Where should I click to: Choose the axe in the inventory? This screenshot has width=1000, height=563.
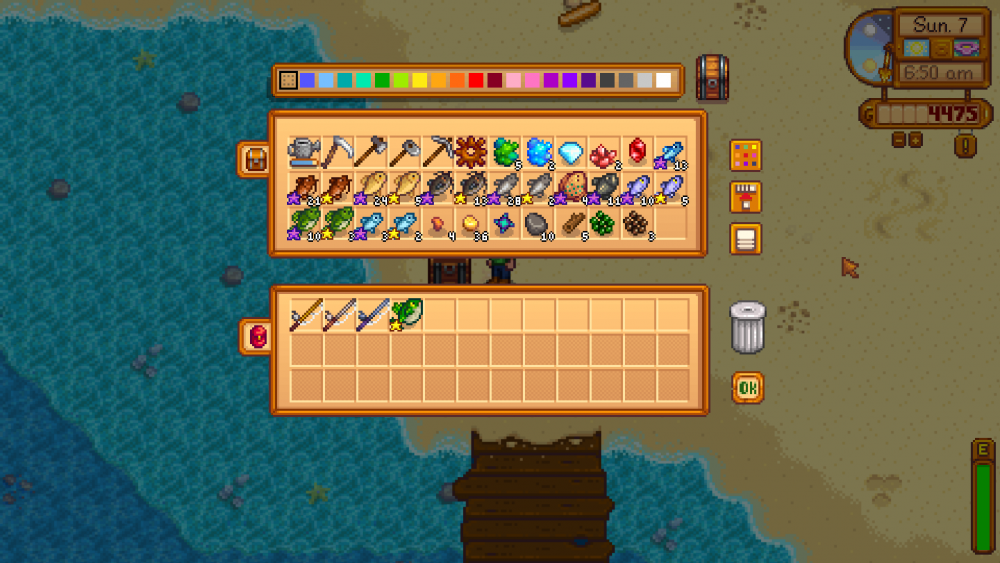coord(371,152)
